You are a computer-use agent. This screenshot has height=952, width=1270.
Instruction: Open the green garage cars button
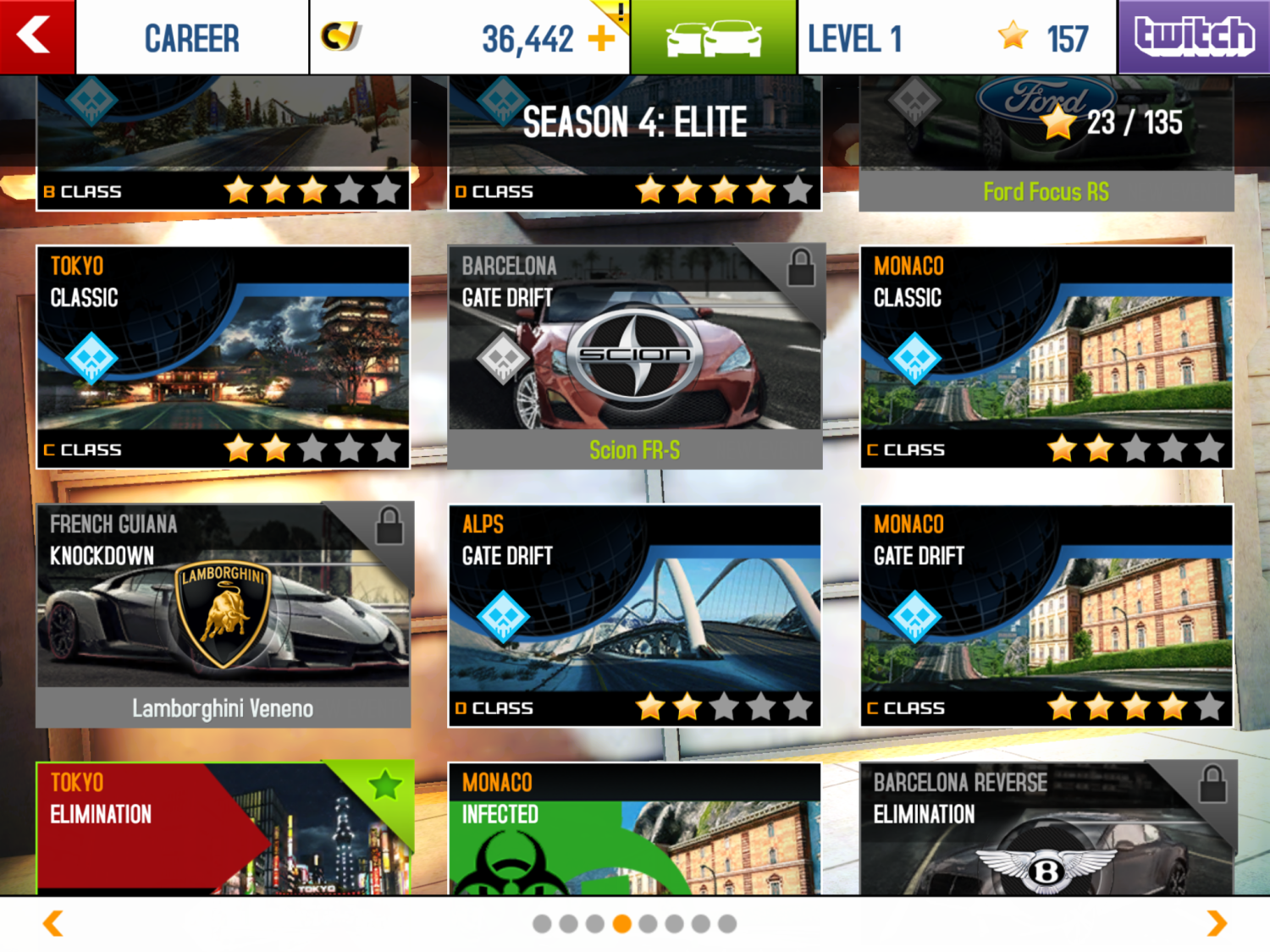[713, 38]
